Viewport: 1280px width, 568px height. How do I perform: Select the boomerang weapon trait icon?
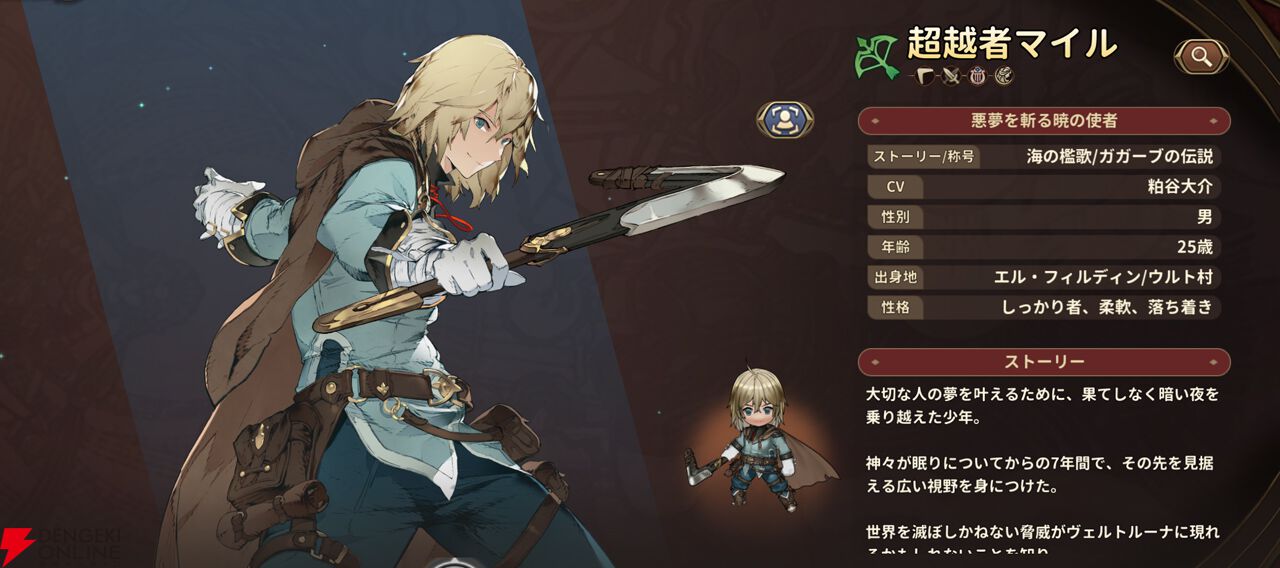(924, 76)
